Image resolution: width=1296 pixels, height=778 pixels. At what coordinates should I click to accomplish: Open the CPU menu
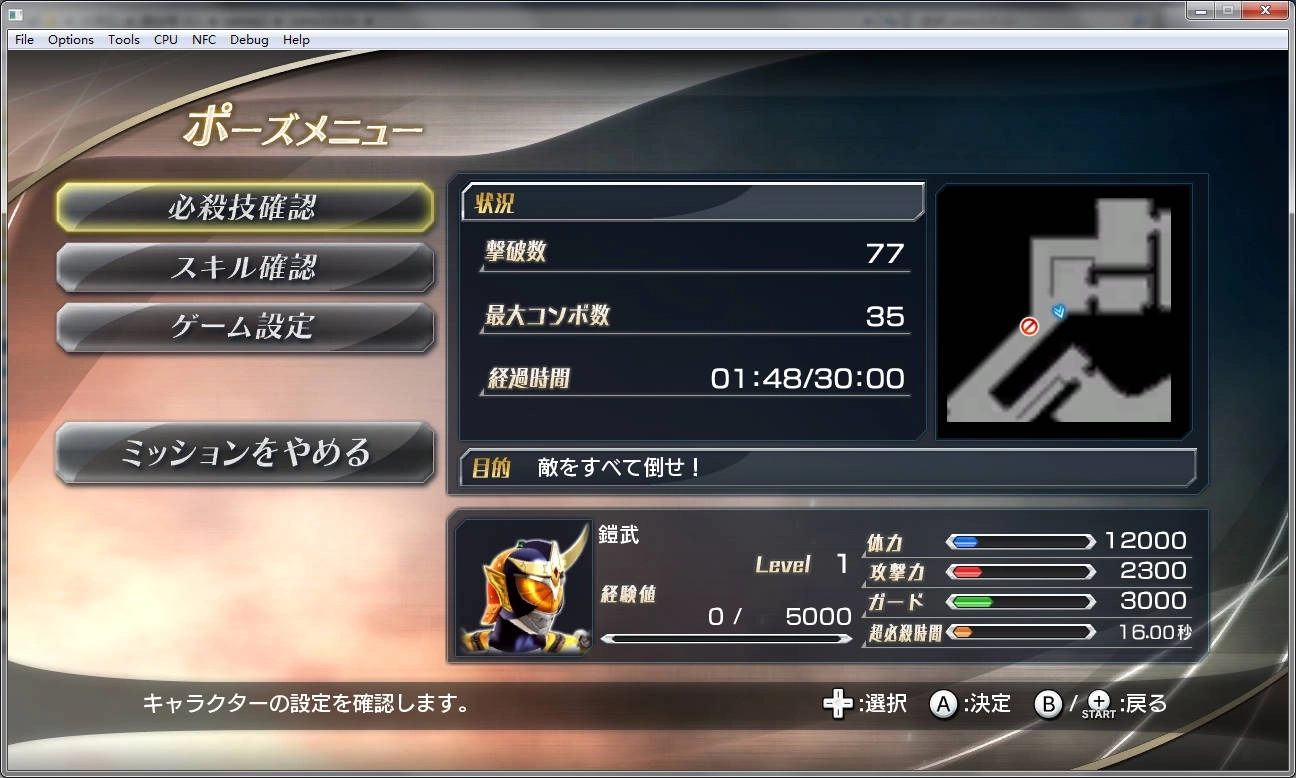click(165, 39)
